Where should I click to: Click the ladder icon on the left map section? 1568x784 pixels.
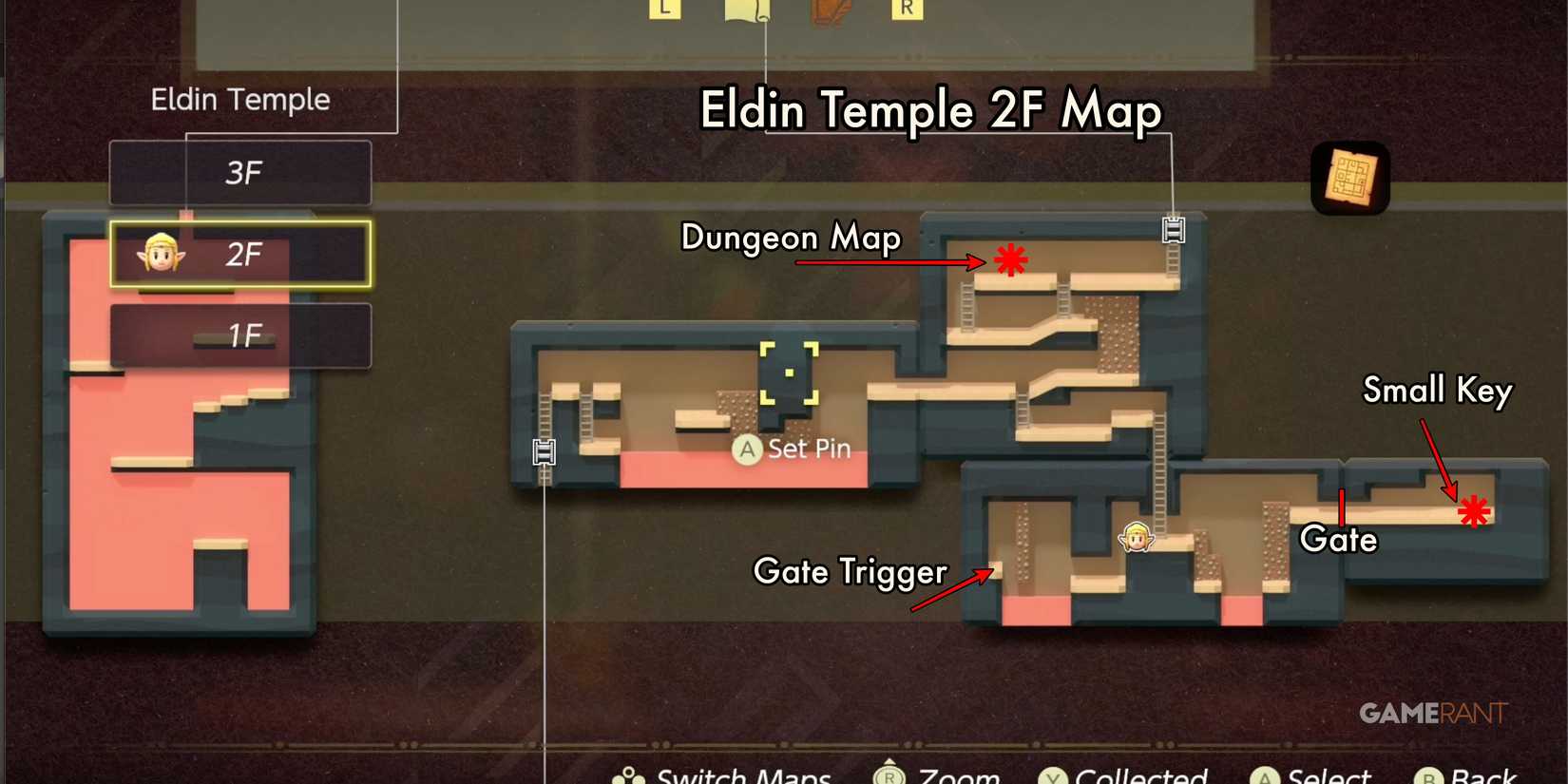pyautogui.click(x=543, y=453)
